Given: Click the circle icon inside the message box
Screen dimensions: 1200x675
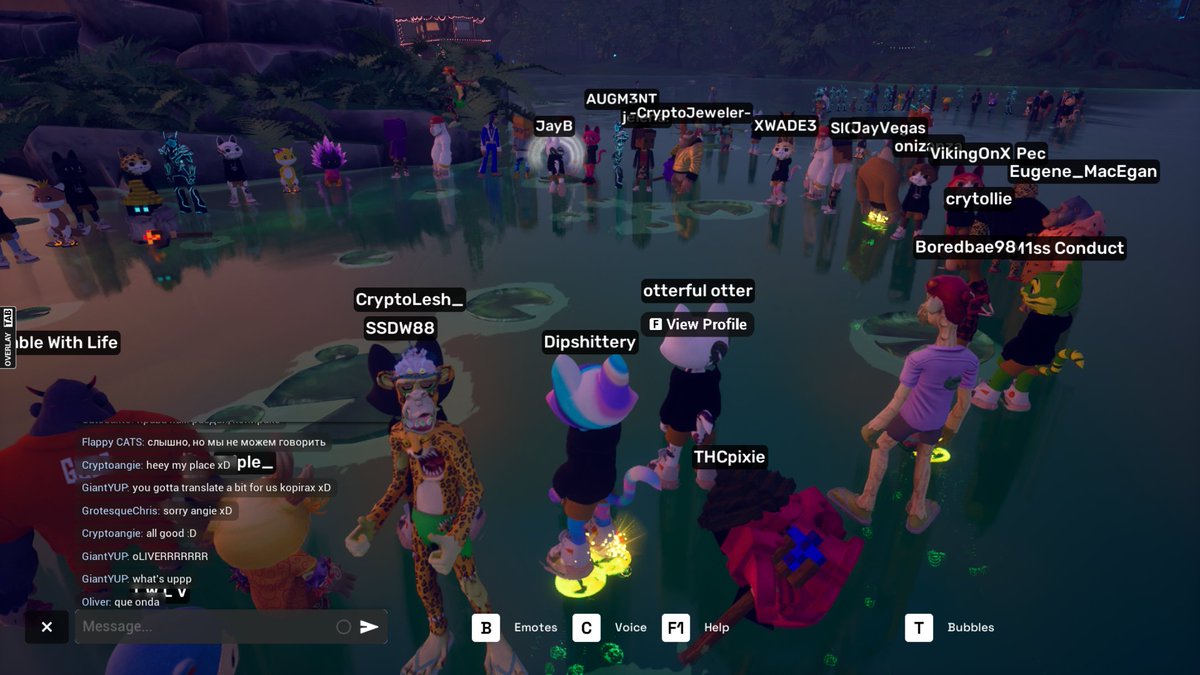Looking at the screenshot, I should click(343, 627).
